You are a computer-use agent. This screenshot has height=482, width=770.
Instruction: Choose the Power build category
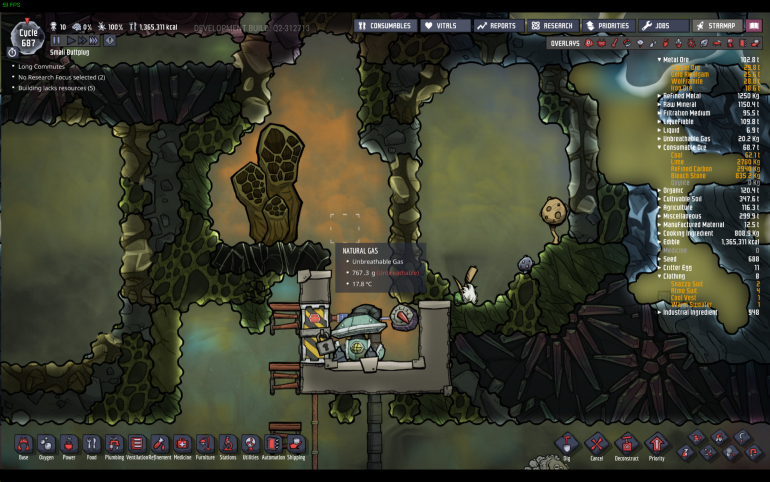69,445
